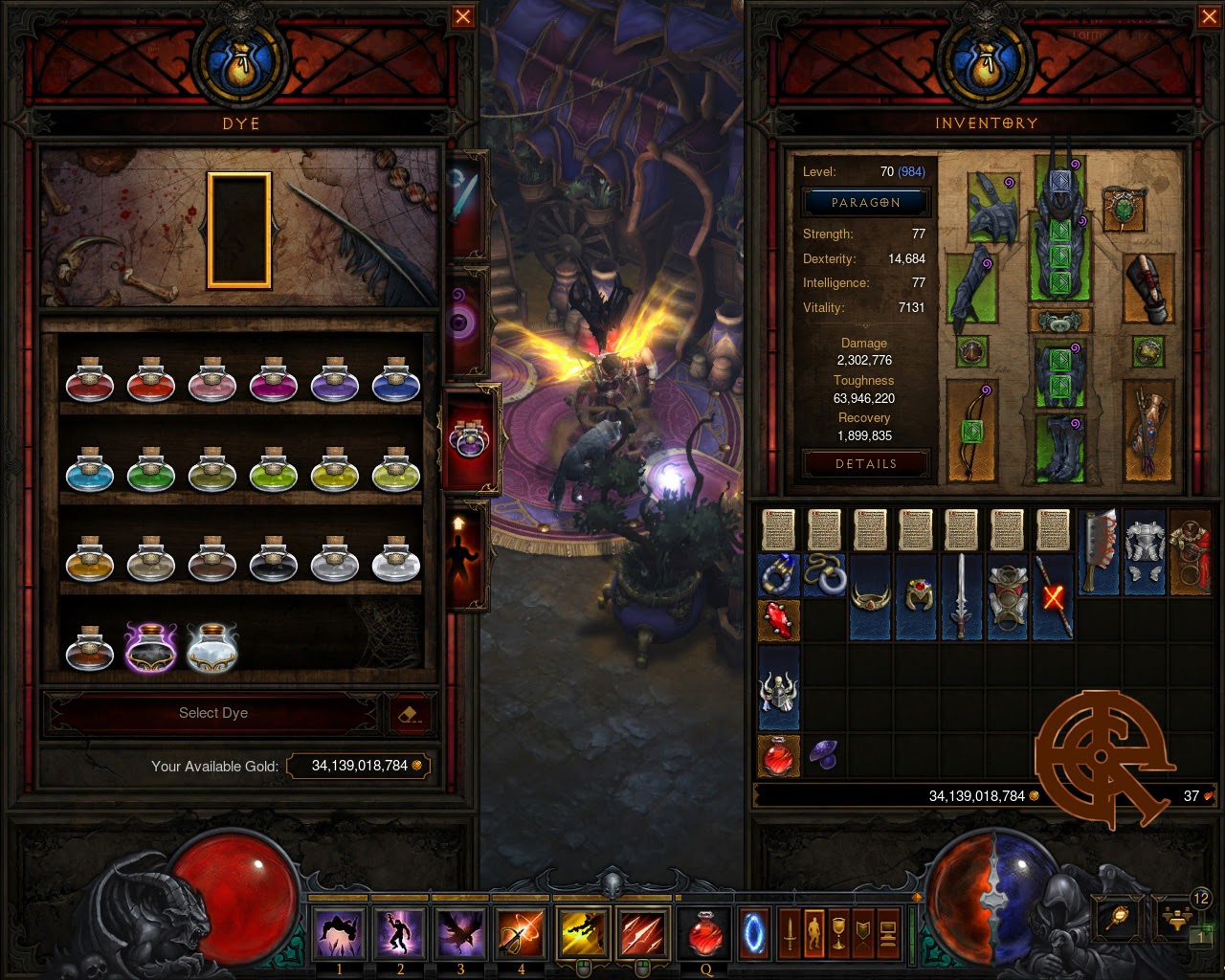This screenshot has width=1225, height=980.
Task: Open the Select Dye dropdown
Action: (x=212, y=713)
